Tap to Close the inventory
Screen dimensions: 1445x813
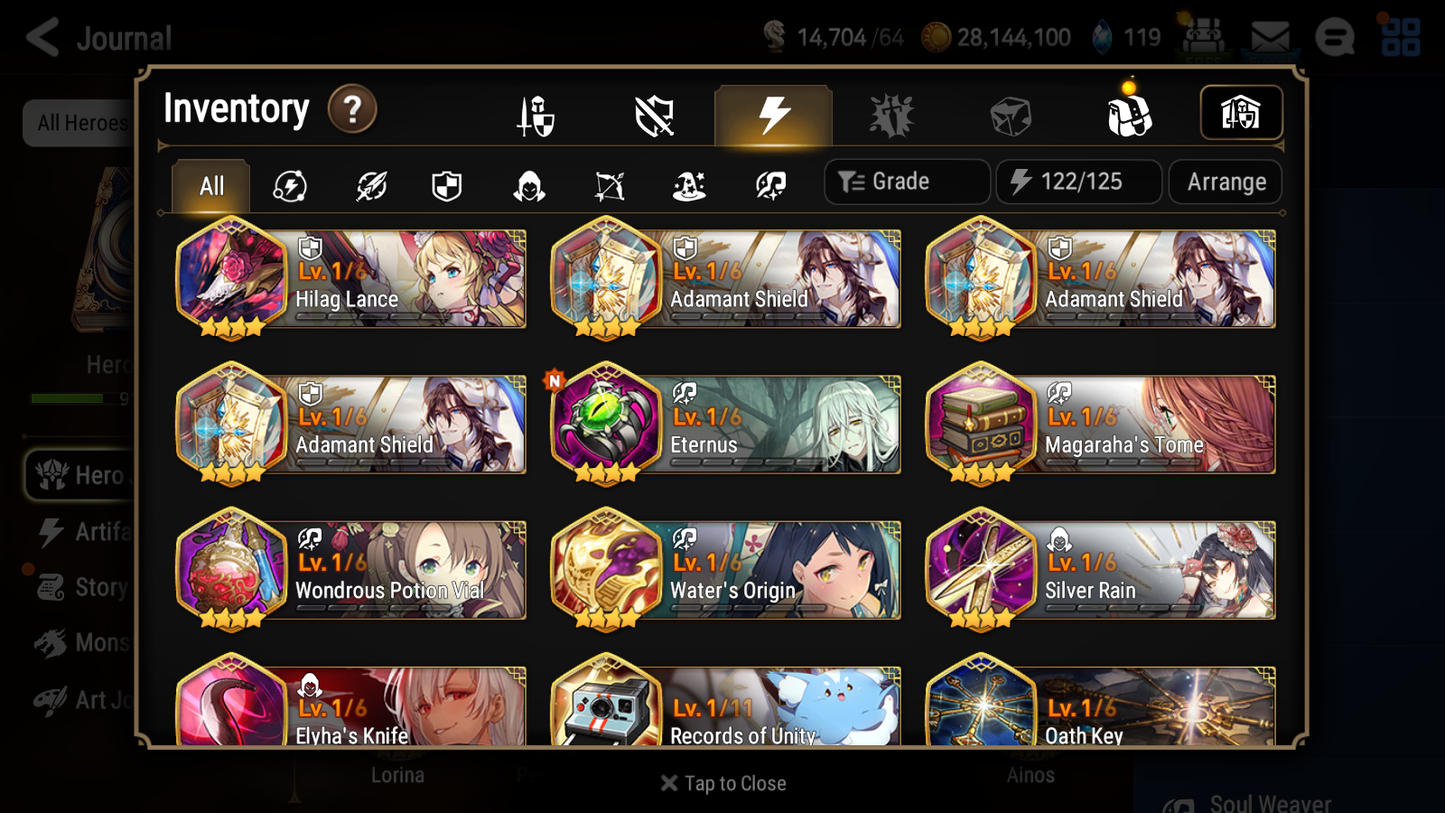722,783
